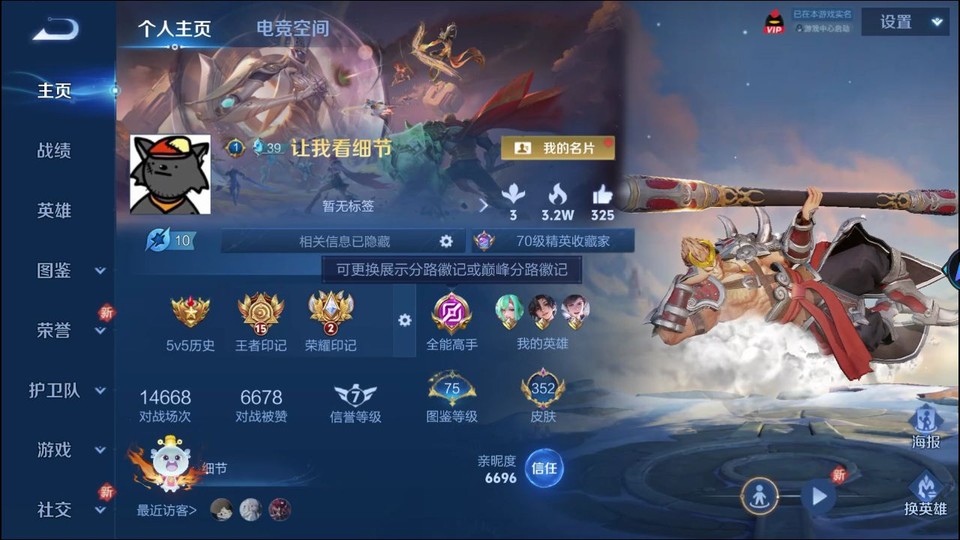Open the 荣耀印记 badge
This screenshot has height=540, width=960.
(x=331, y=320)
